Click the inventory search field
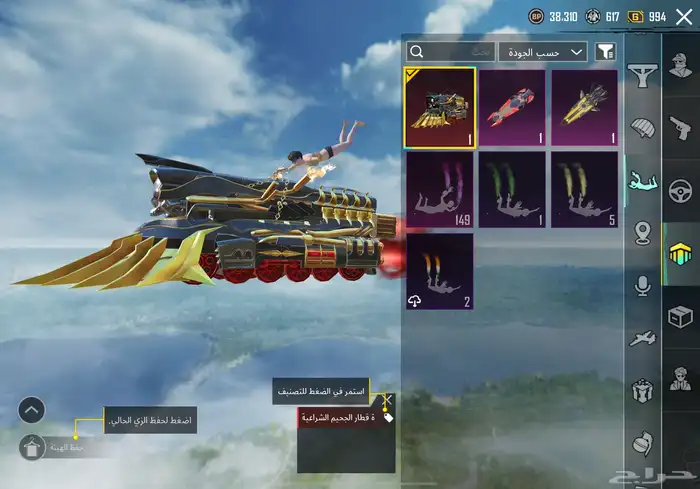The image size is (700, 489). click(451, 51)
